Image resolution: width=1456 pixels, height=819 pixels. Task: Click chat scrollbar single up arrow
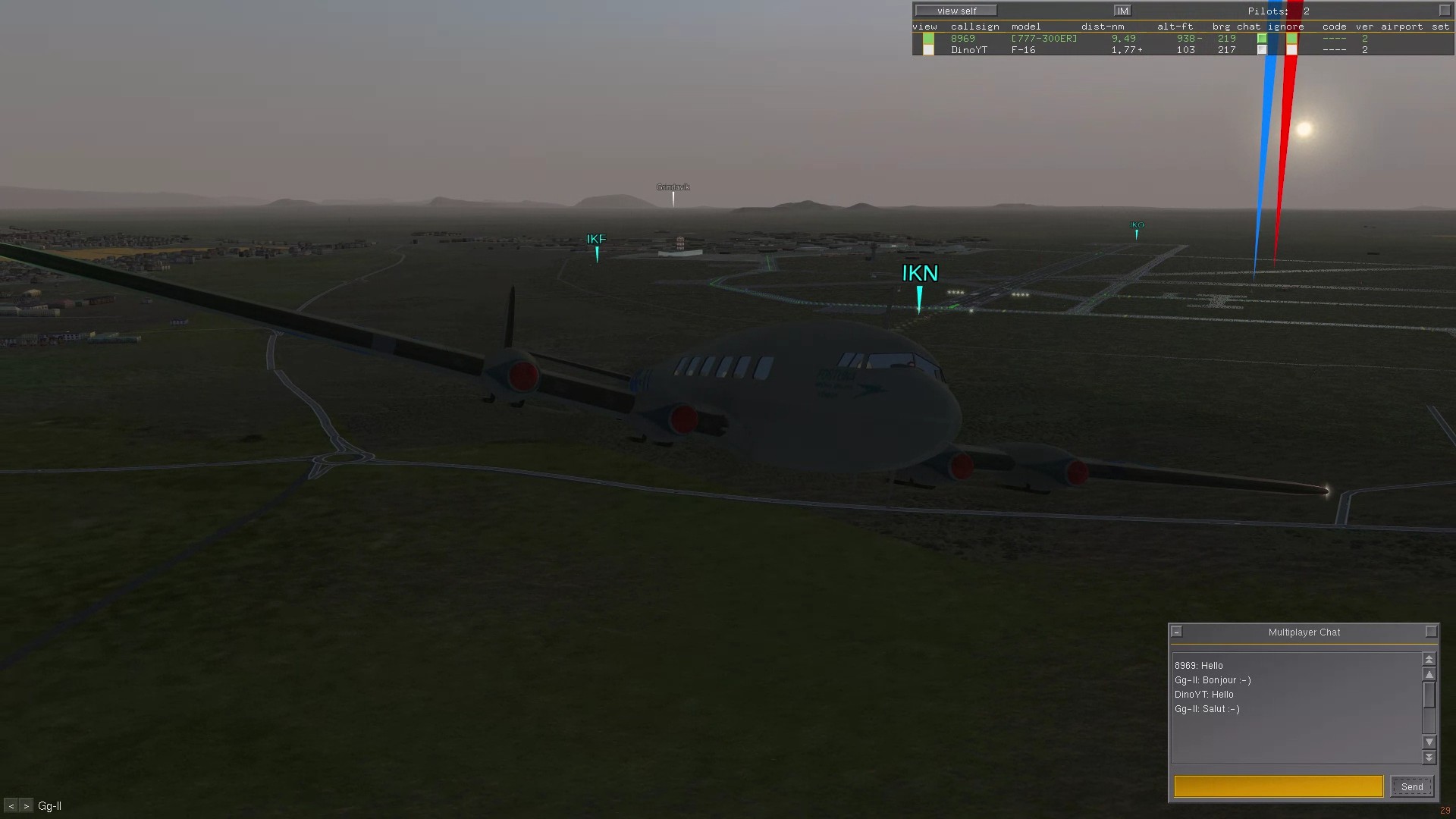click(1429, 674)
